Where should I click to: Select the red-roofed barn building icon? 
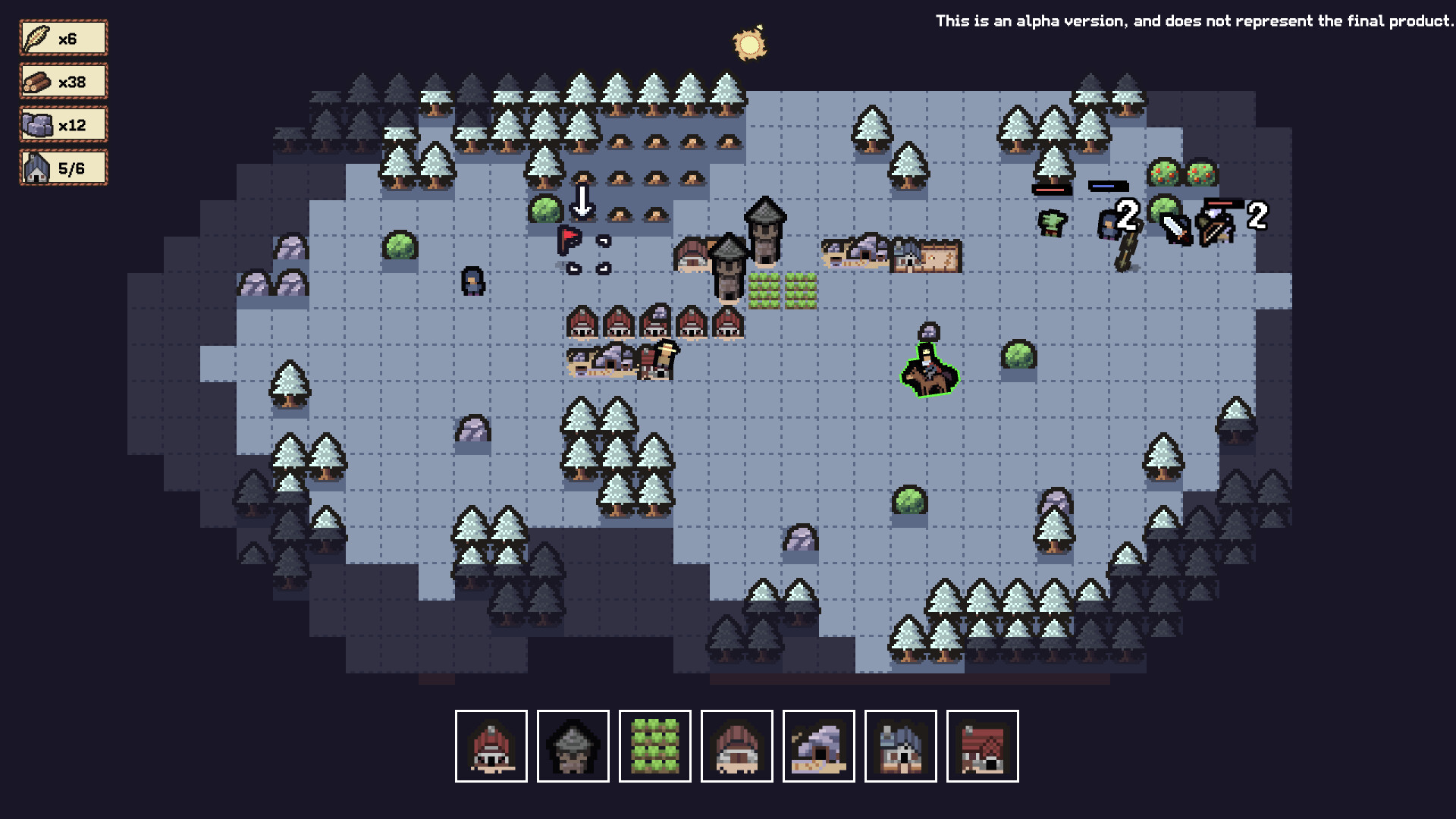tap(983, 745)
